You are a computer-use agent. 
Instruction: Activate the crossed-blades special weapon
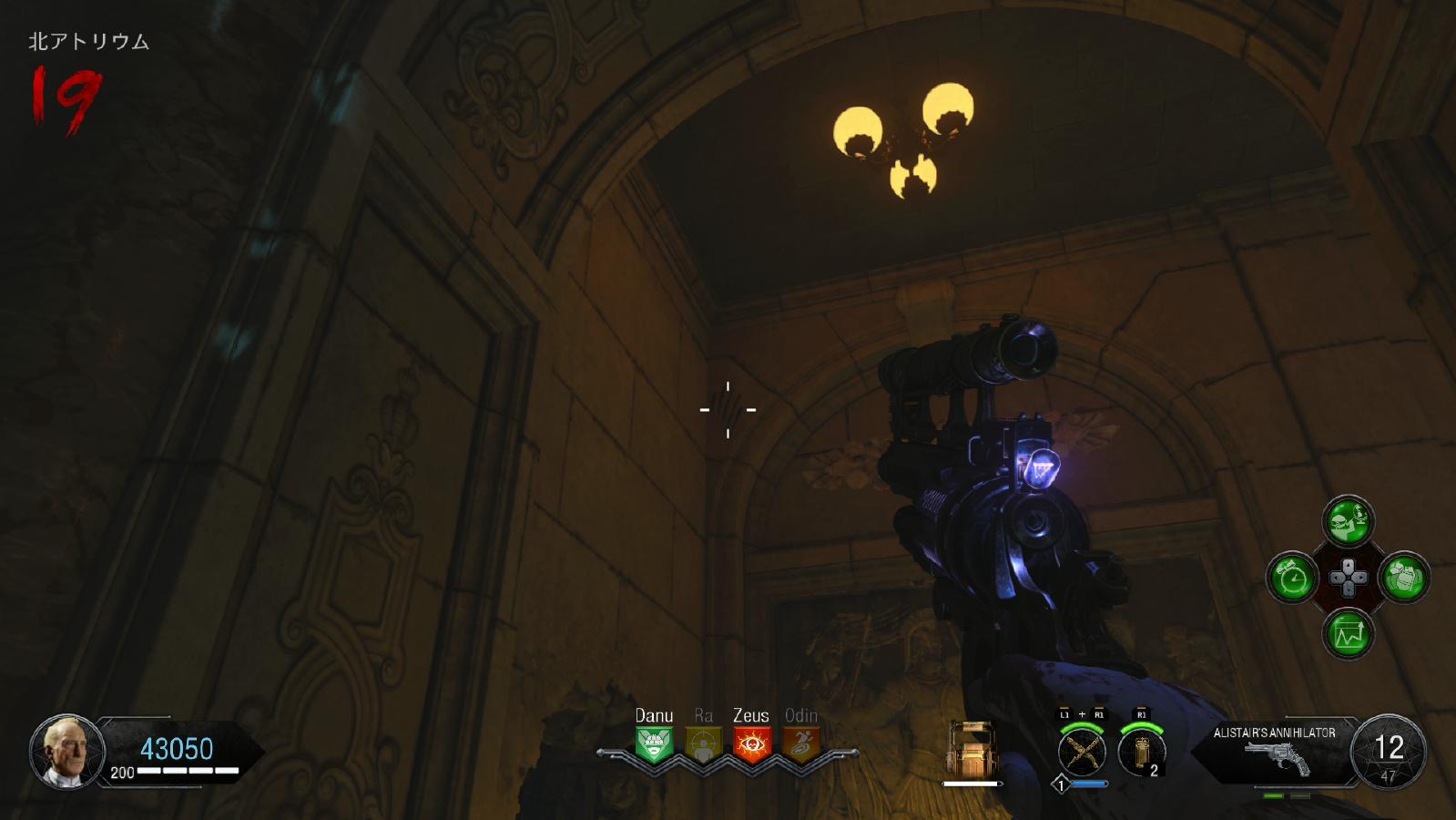click(1082, 752)
